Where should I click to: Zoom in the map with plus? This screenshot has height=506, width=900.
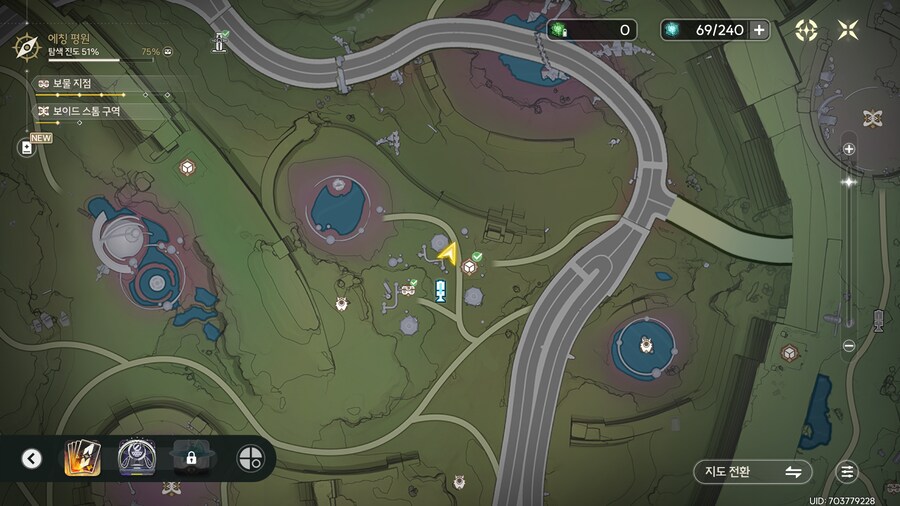[849, 149]
